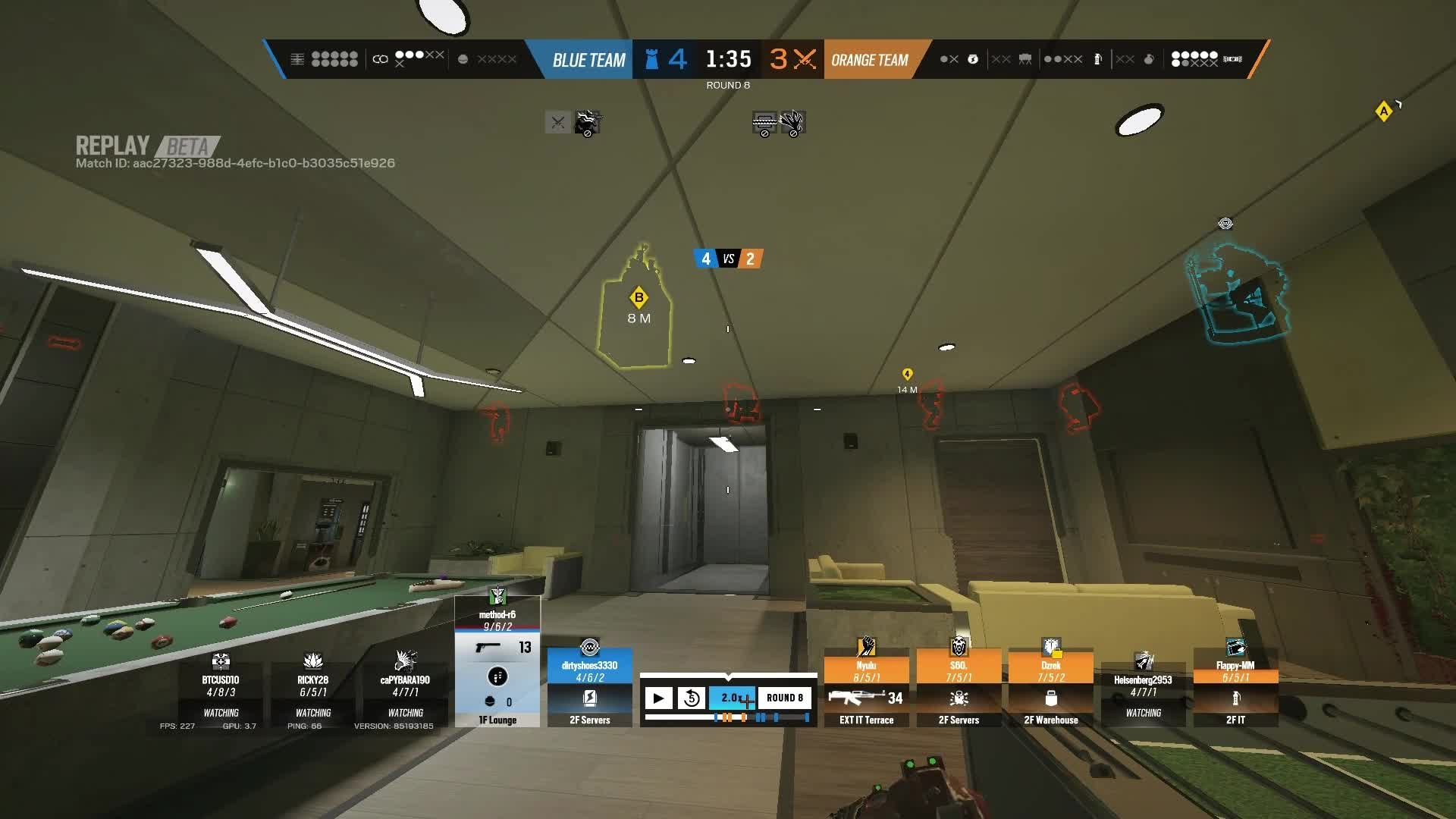Click Helsenberg2953's operator icon
Image resolution: width=1456 pixels, height=819 pixels.
coord(1144,657)
